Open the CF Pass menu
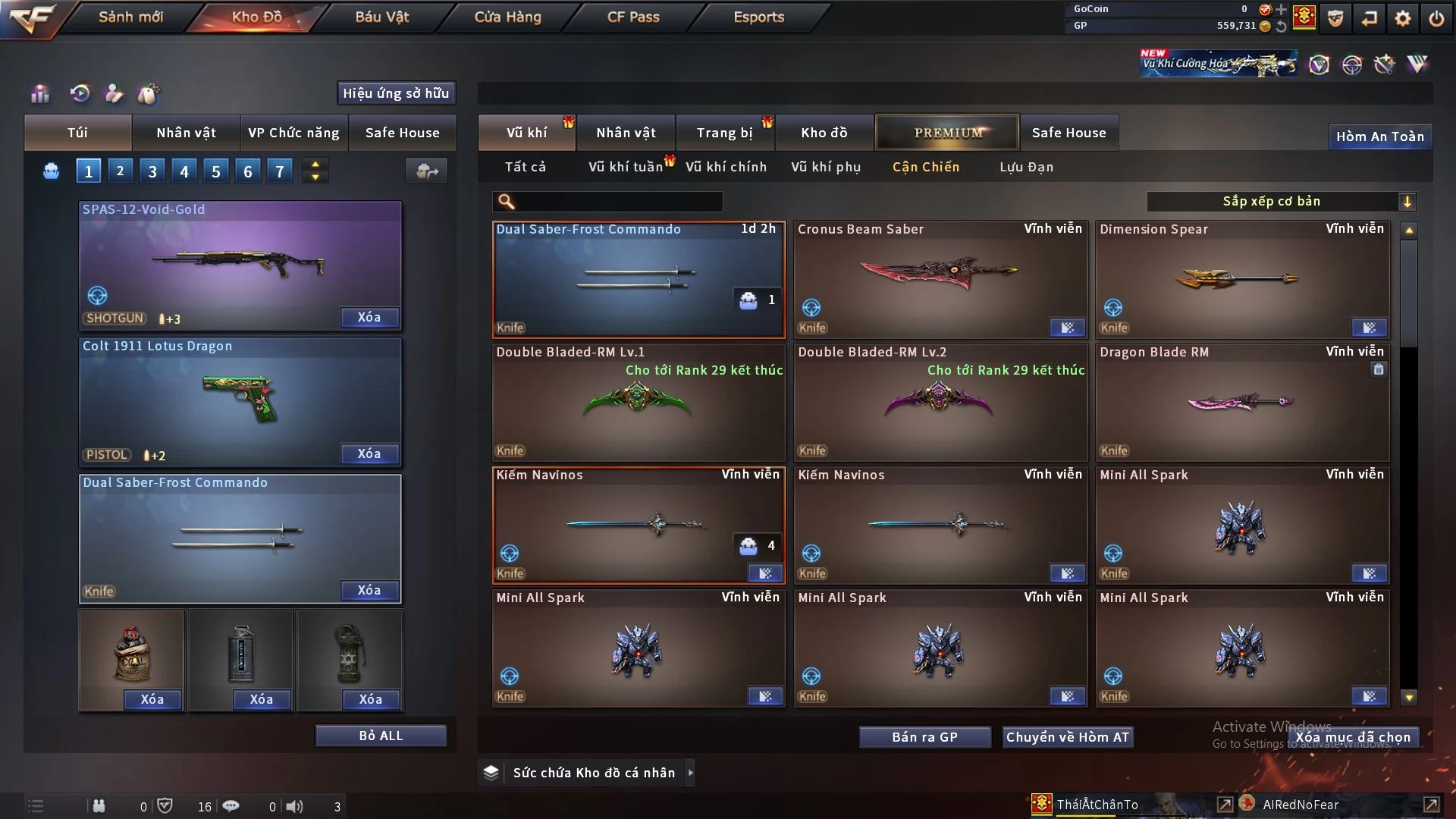Image resolution: width=1456 pixels, height=819 pixels. point(633,17)
